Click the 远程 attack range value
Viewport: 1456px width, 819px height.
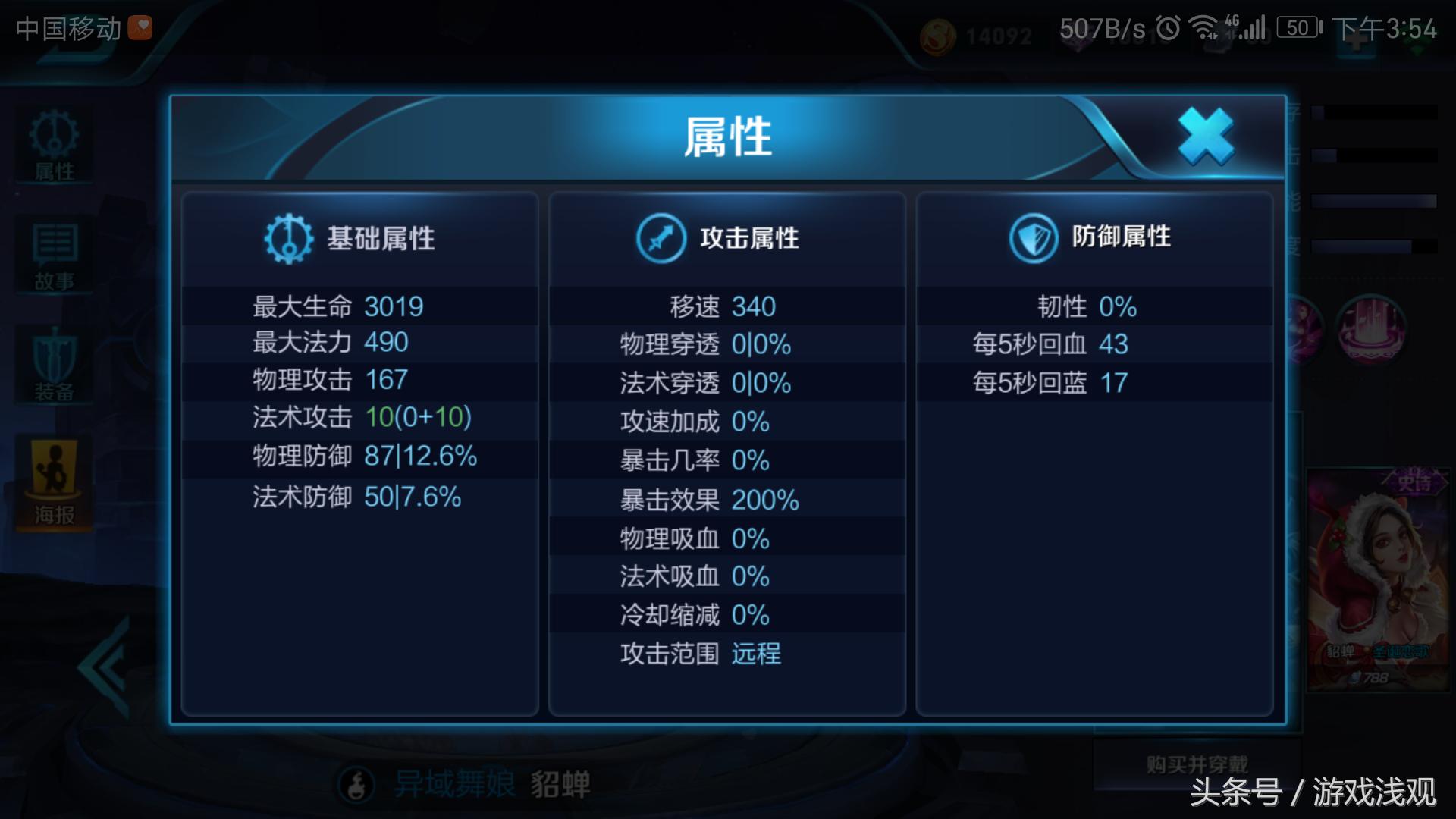click(756, 654)
